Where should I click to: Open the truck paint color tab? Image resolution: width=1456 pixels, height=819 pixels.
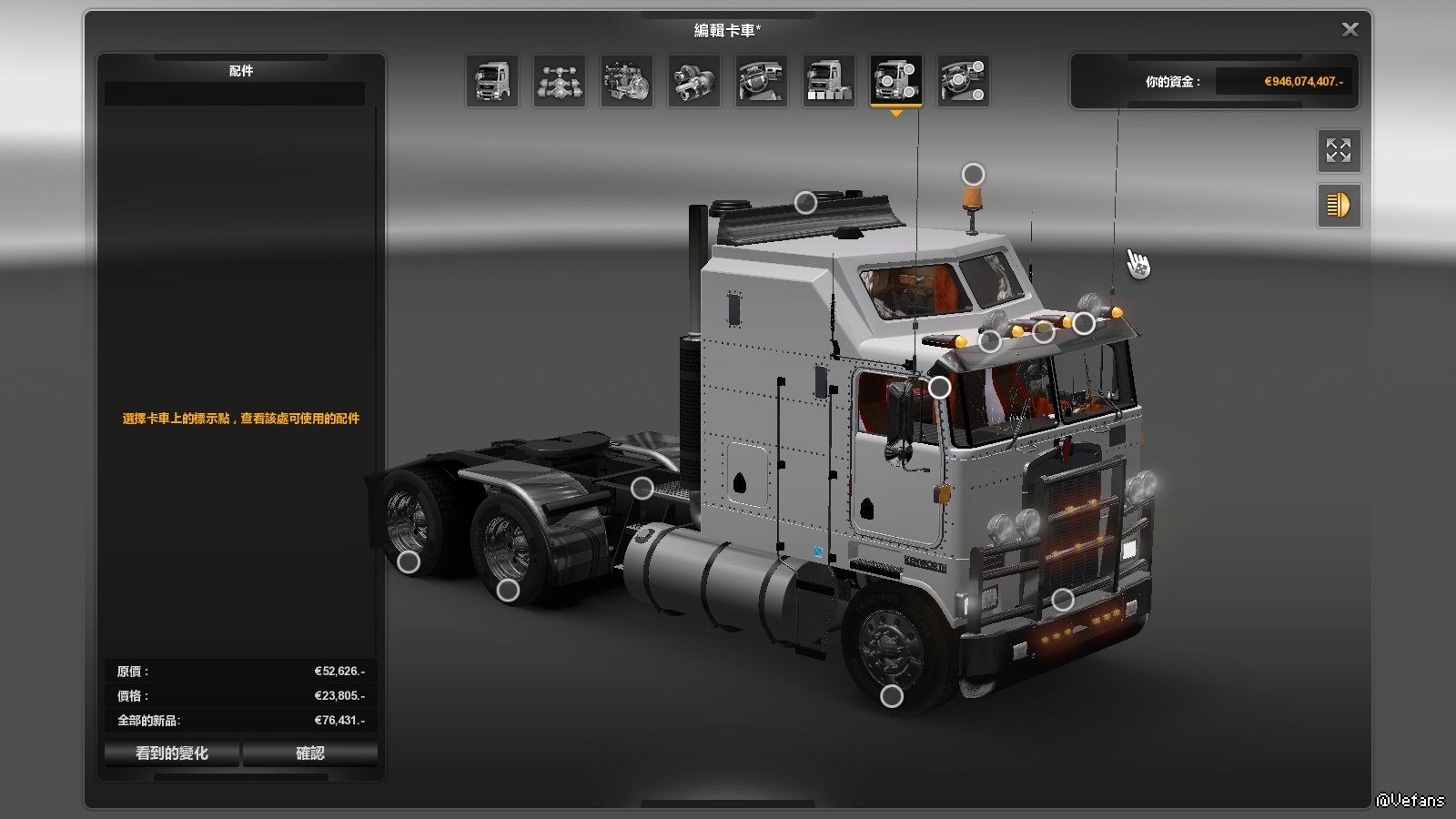pos(829,81)
